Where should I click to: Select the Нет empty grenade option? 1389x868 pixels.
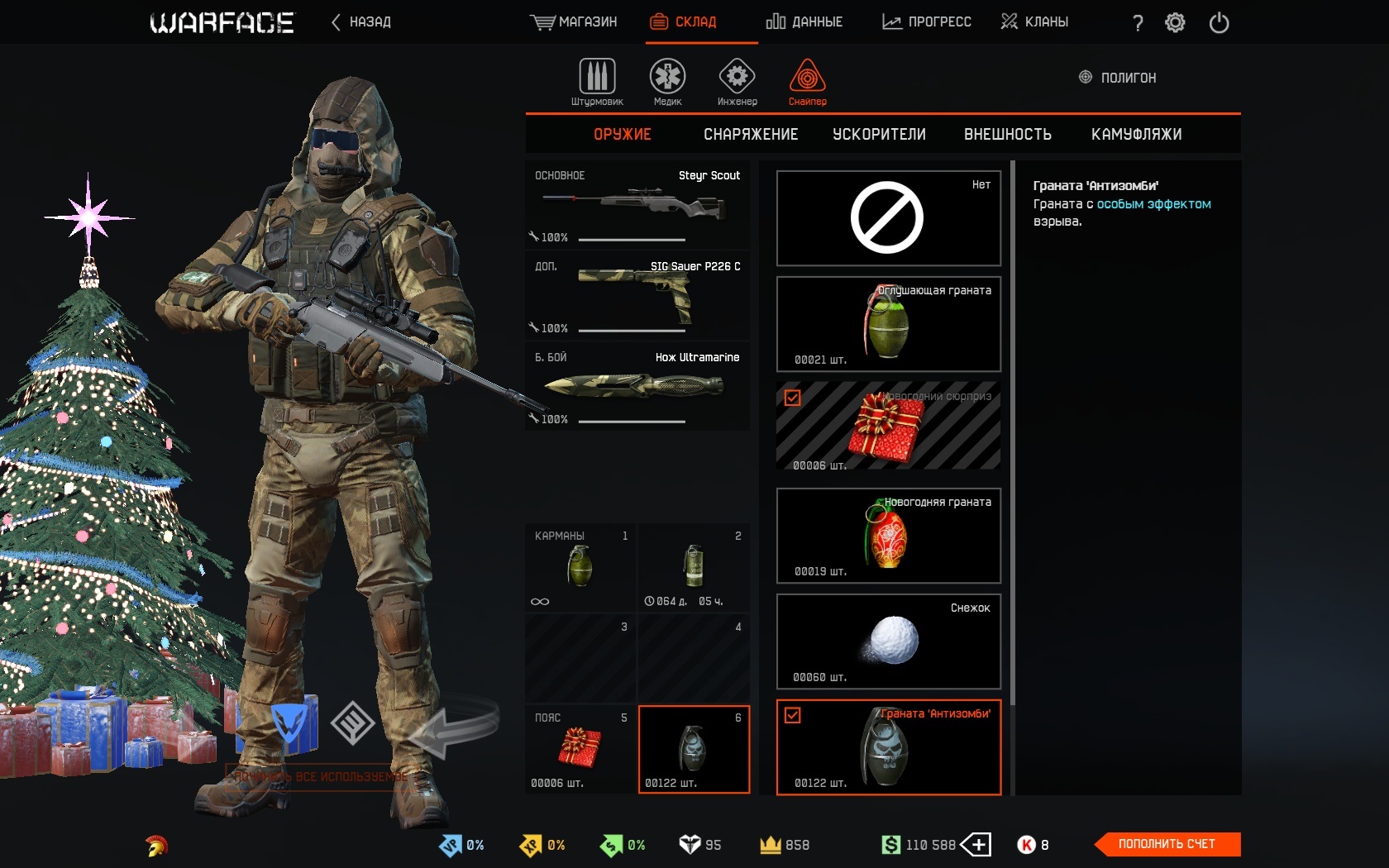[888, 218]
